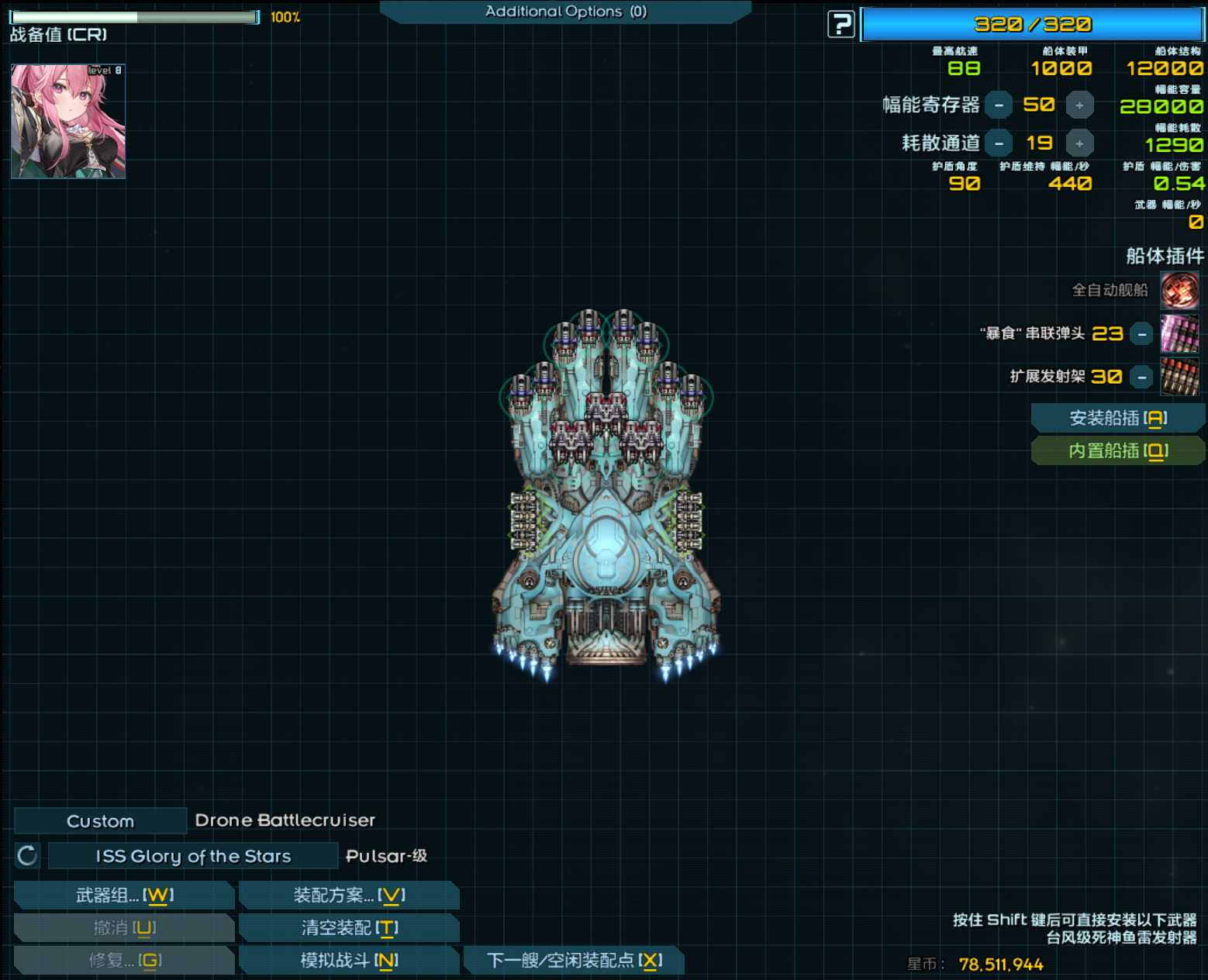Click the question mark help button

click(840, 25)
